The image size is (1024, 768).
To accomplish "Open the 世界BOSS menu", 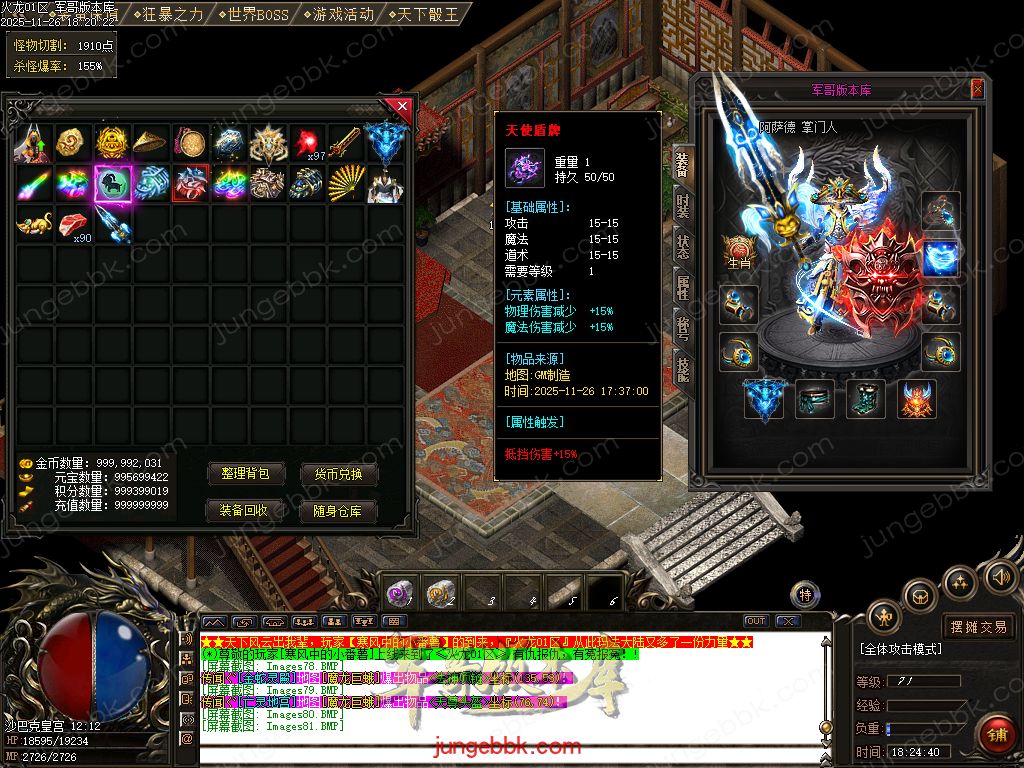I will click(x=254, y=14).
